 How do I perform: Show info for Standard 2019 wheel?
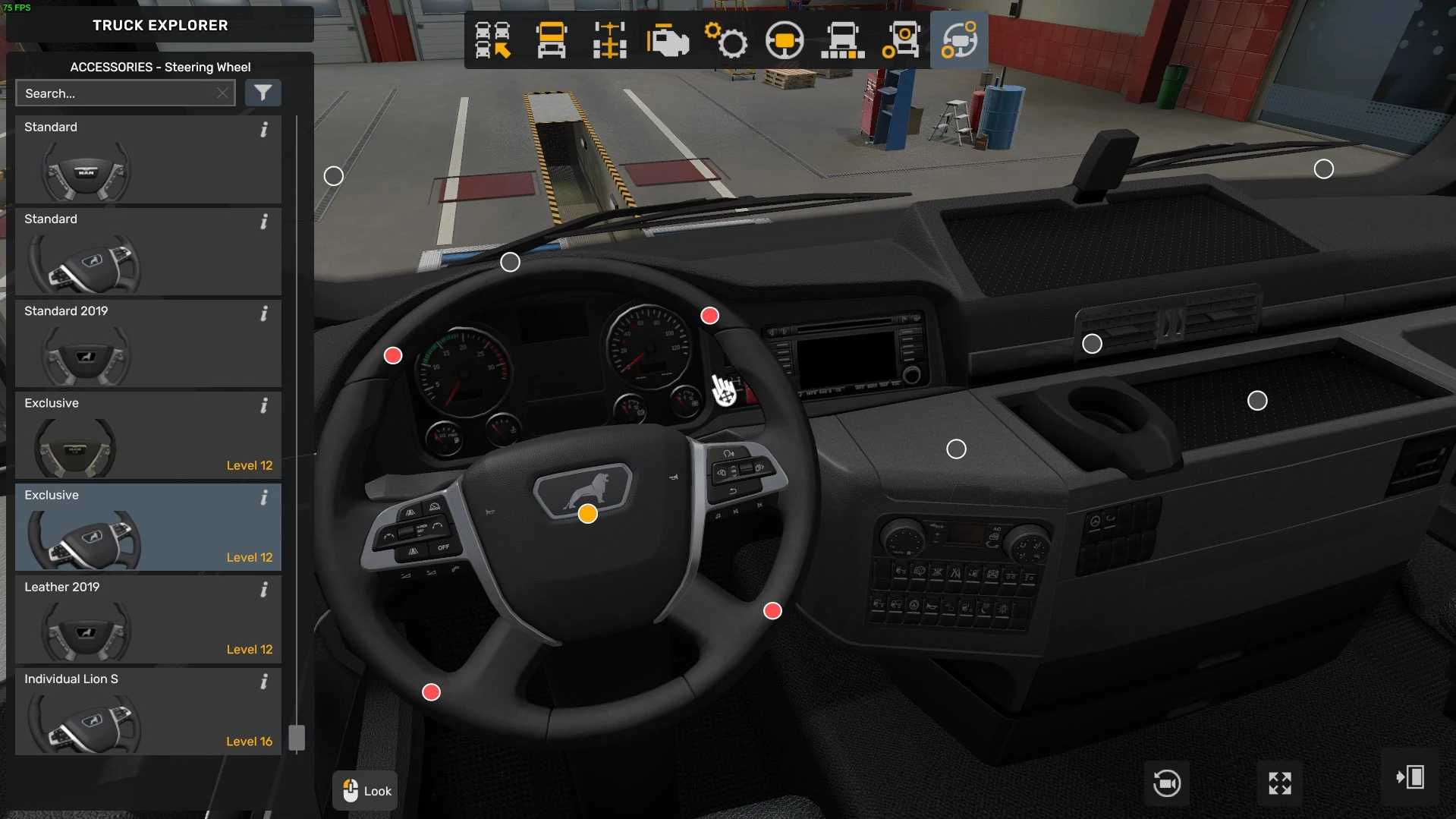point(264,313)
